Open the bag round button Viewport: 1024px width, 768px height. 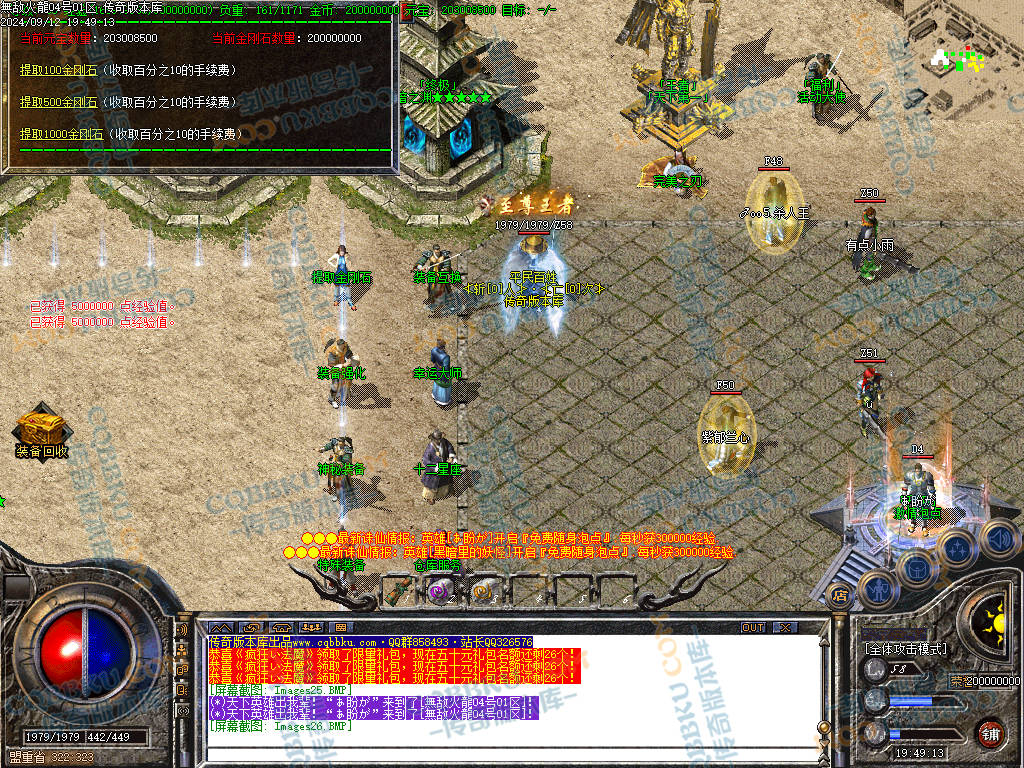[918, 567]
